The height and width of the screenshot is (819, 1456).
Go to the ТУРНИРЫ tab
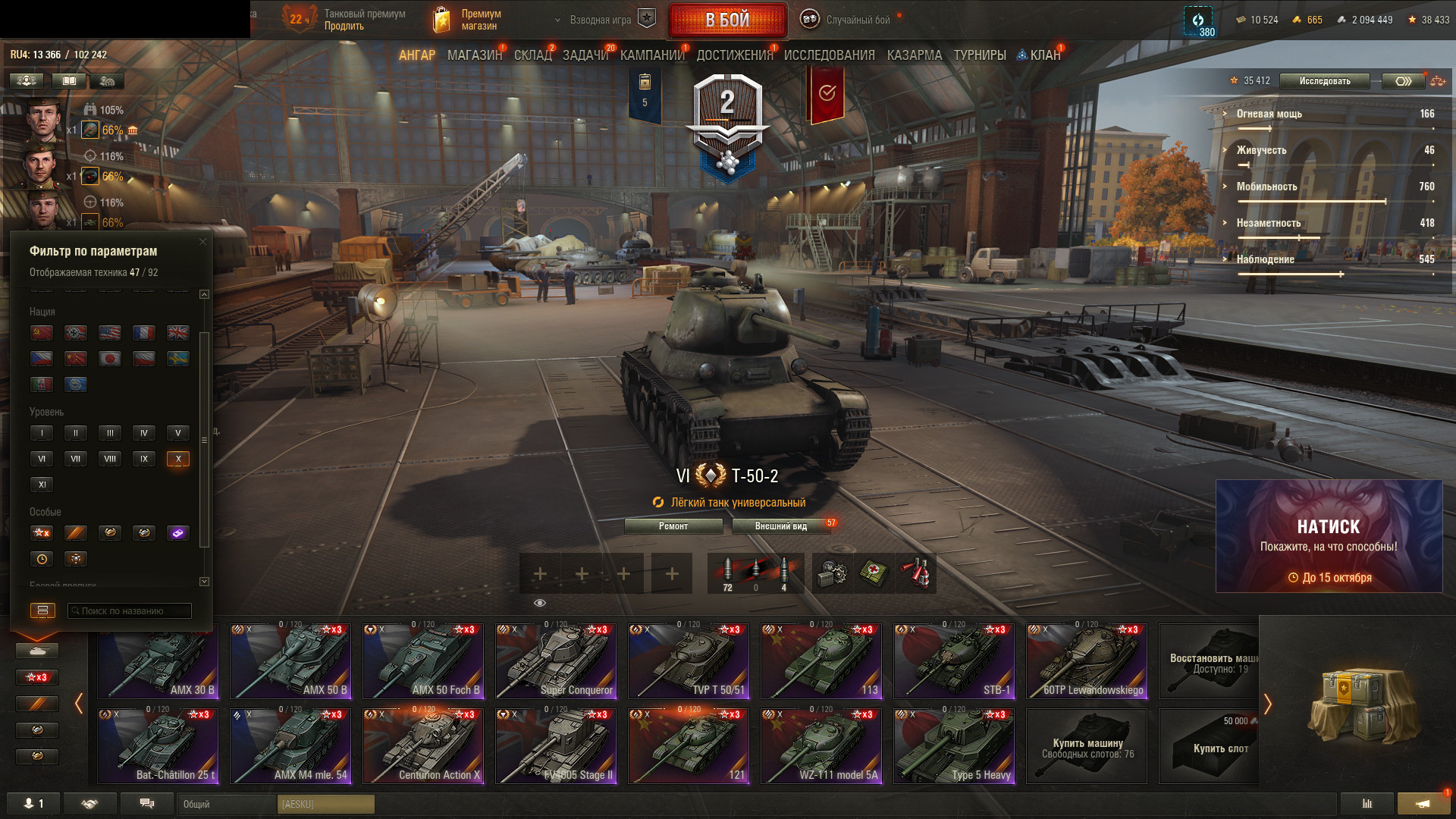979,55
